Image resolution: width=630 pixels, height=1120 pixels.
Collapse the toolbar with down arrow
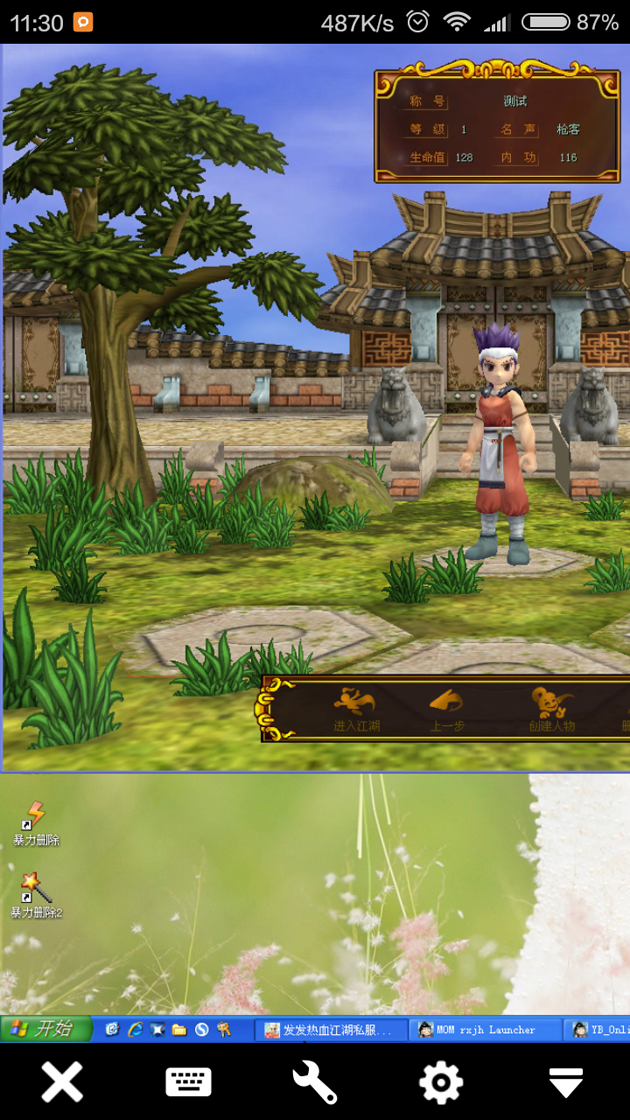[x=566, y=1082]
